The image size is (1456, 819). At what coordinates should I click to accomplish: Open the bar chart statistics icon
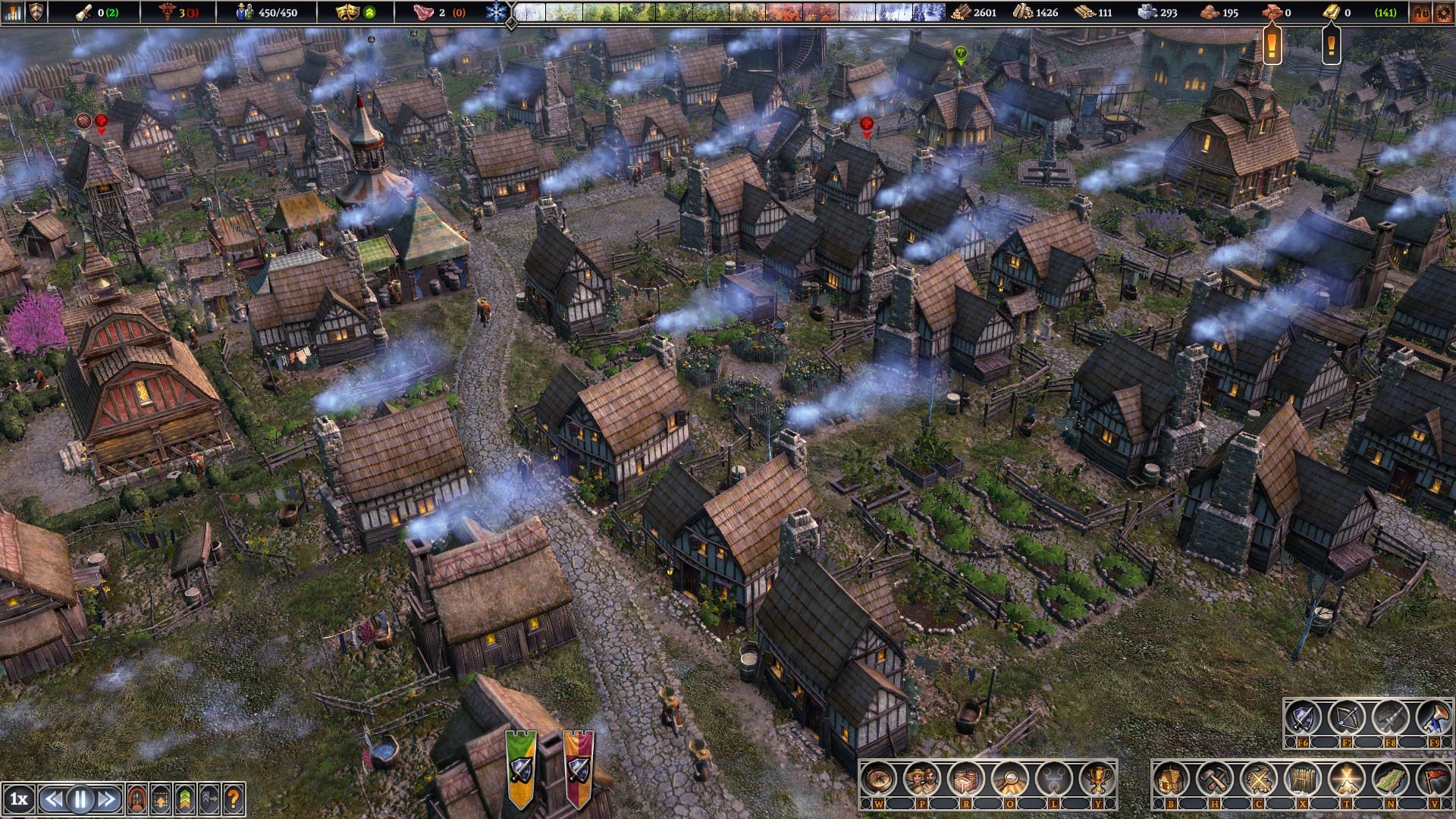tap(13, 12)
